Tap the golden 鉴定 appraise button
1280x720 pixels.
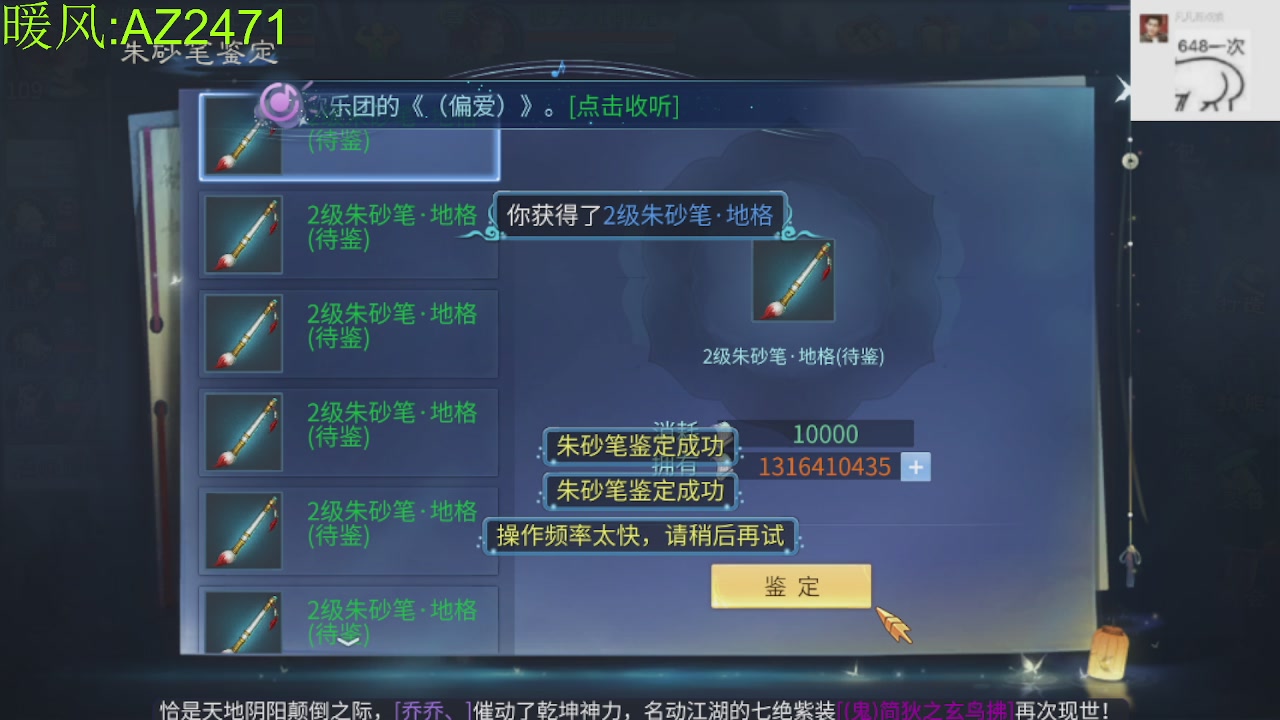(x=790, y=589)
